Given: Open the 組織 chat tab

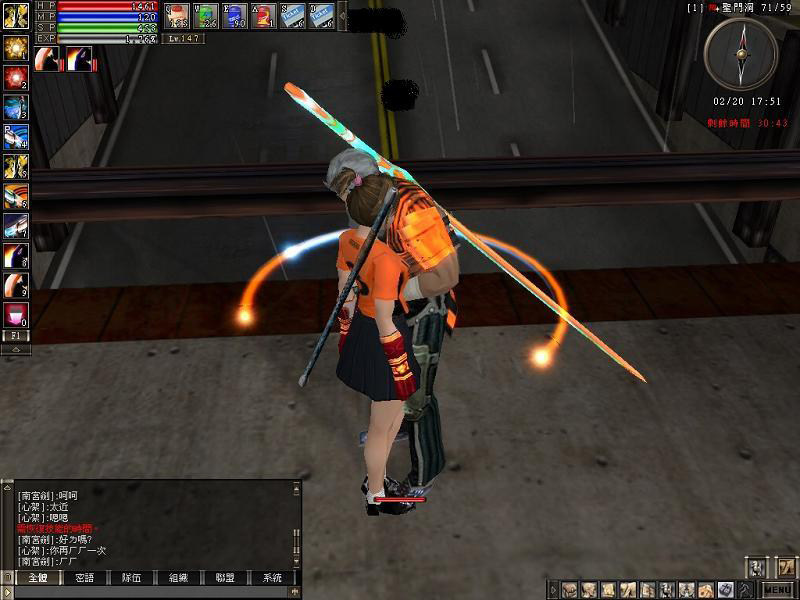Looking at the screenshot, I should tap(178, 578).
